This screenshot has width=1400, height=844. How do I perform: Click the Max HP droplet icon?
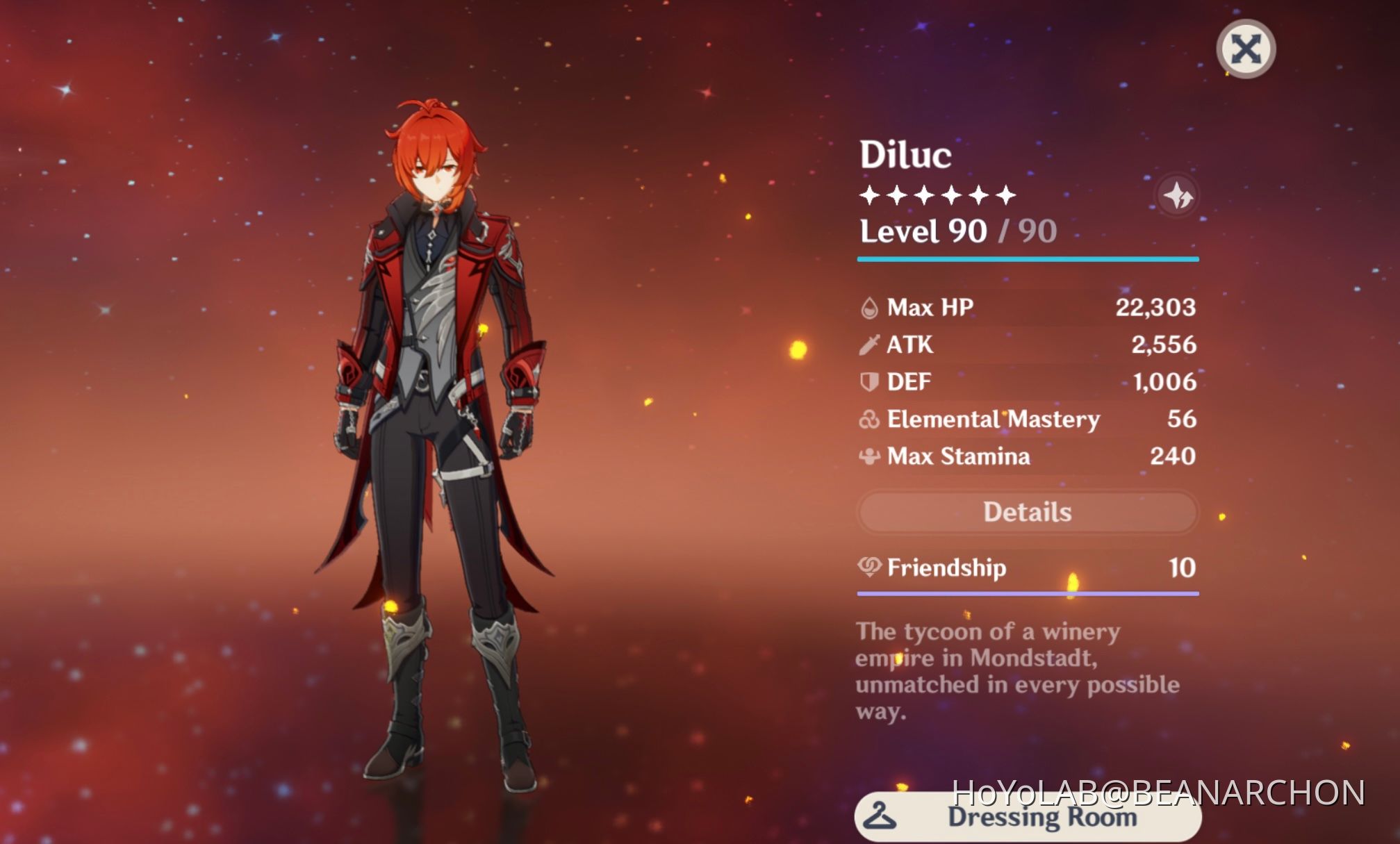click(871, 308)
